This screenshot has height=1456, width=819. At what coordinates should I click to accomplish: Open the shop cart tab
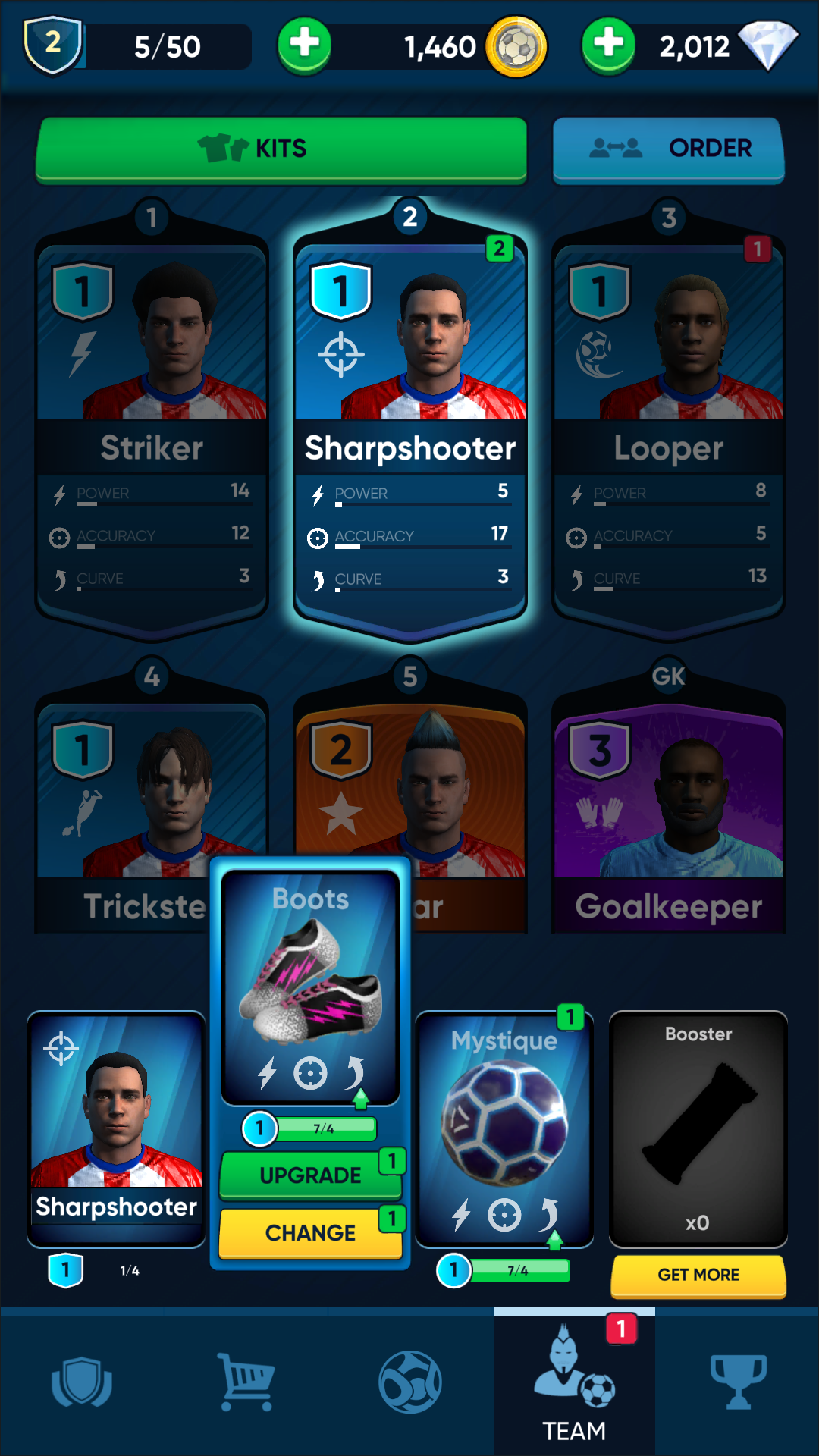pyautogui.click(x=246, y=1382)
